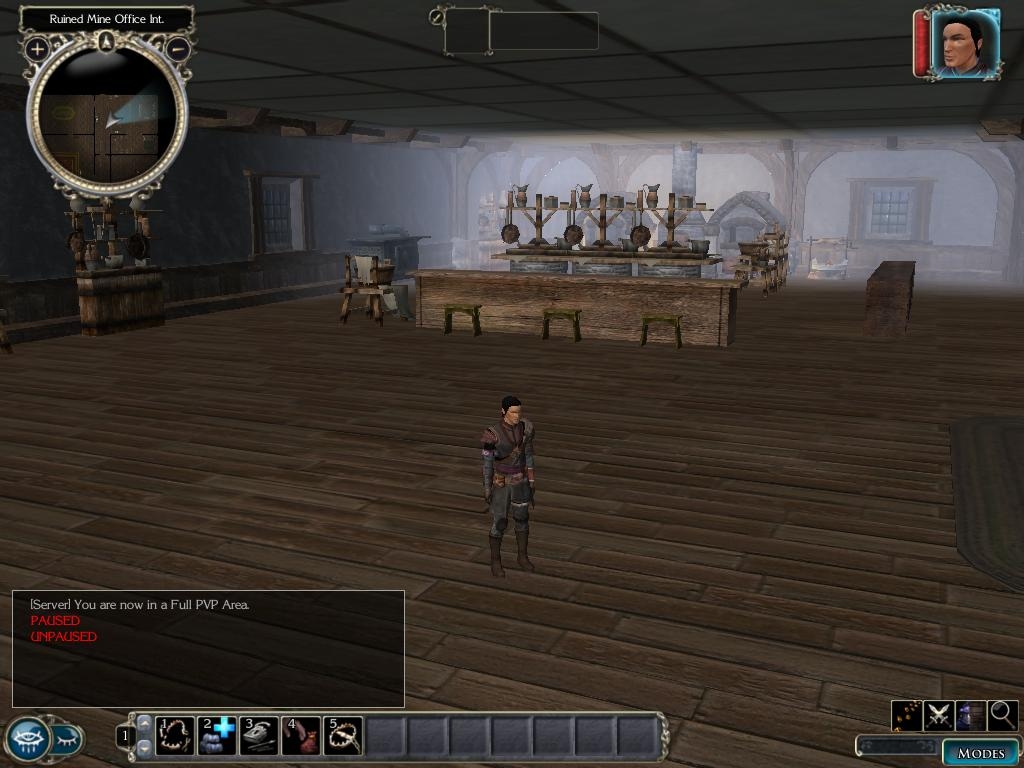
Task: Toggle the closed eye hide-interface button
Action: tap(66, 740)
